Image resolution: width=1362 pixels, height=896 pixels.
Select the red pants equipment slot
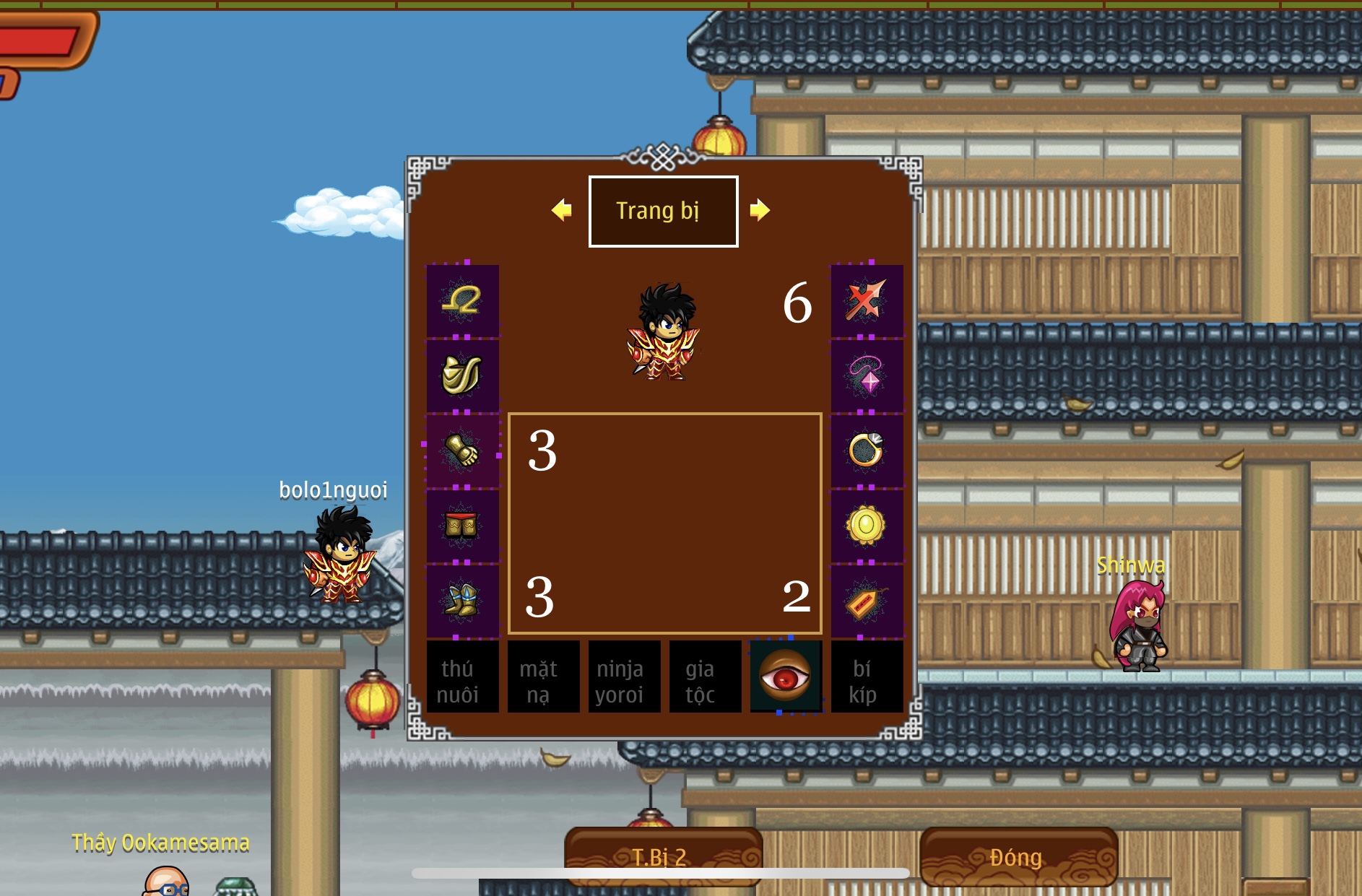(x=462, y=526)
